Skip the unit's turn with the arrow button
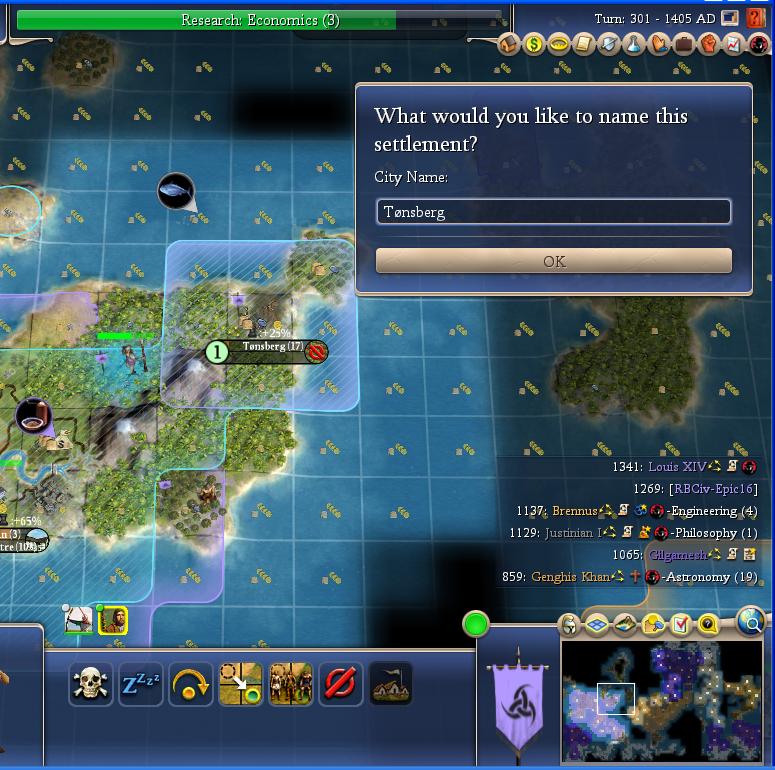Image resolution: width=775 pixels, height=770 pixels. (x=191, y=685)
